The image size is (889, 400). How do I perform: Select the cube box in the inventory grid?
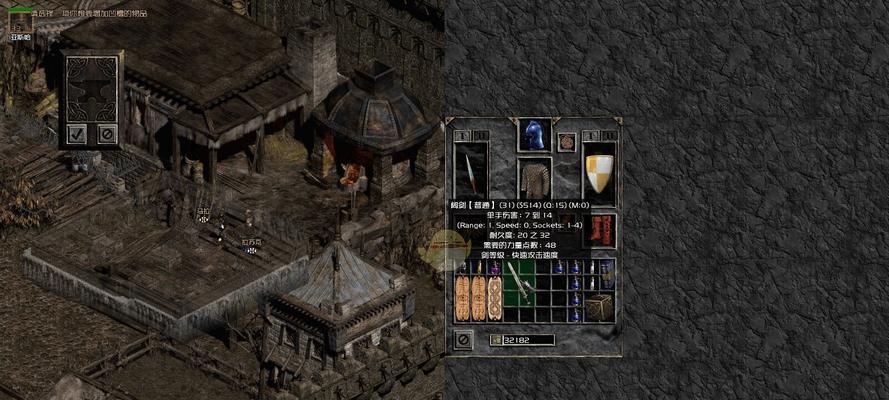pyautogui.click(x=600, y=307)
